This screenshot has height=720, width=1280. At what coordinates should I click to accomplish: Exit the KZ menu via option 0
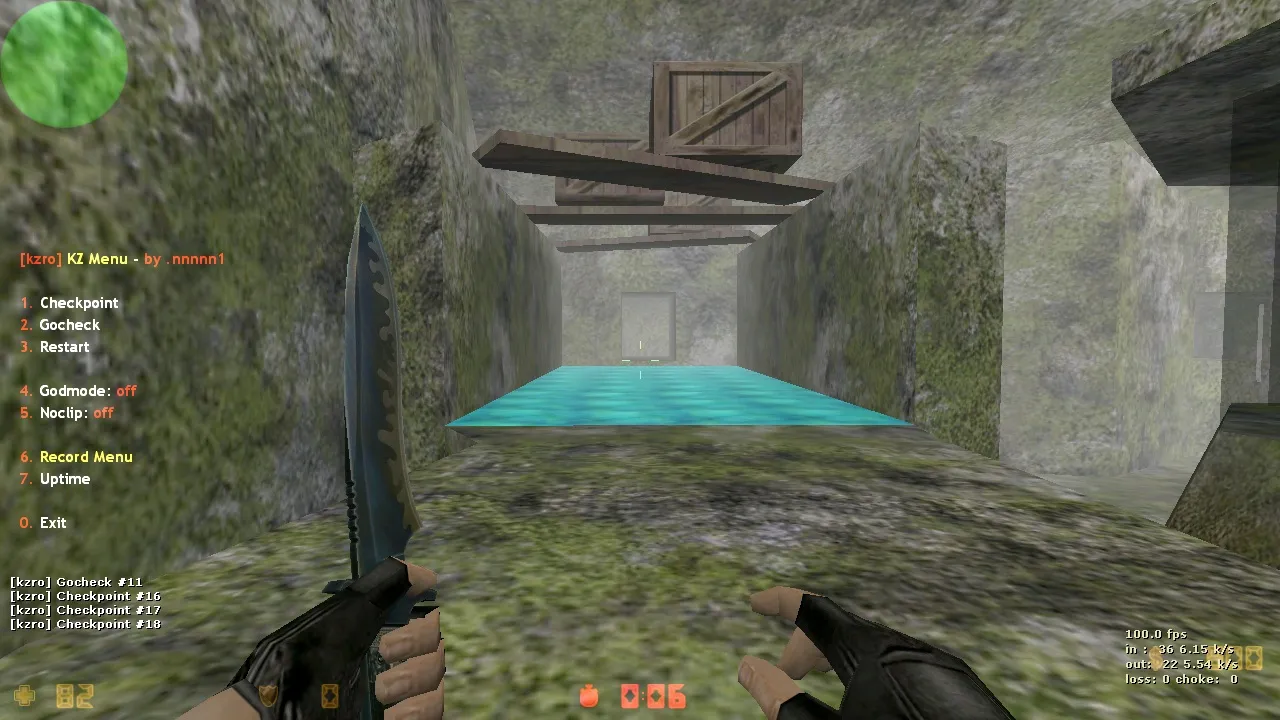click(52, 523)
